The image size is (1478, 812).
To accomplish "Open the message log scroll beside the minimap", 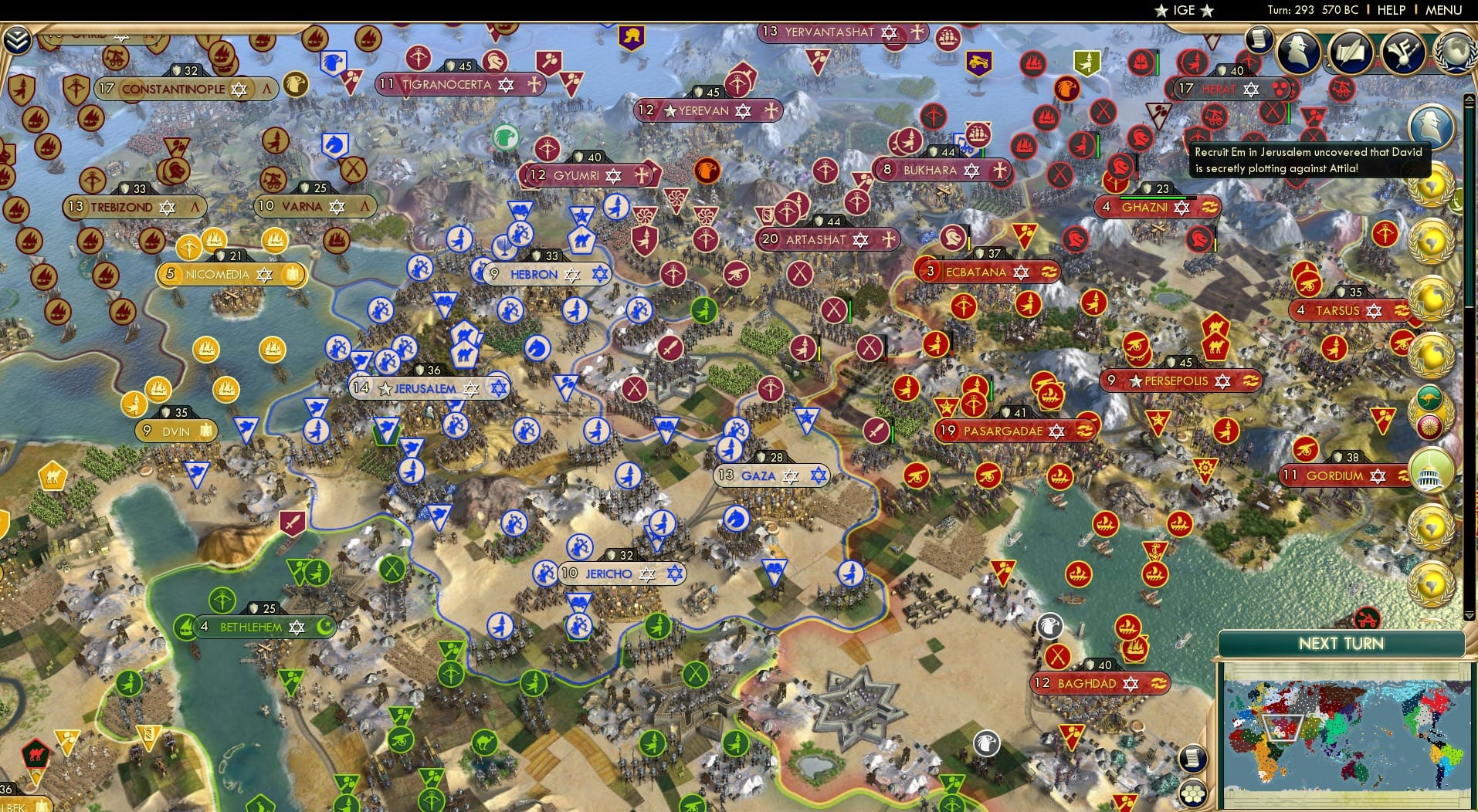I will [1193, 756].
